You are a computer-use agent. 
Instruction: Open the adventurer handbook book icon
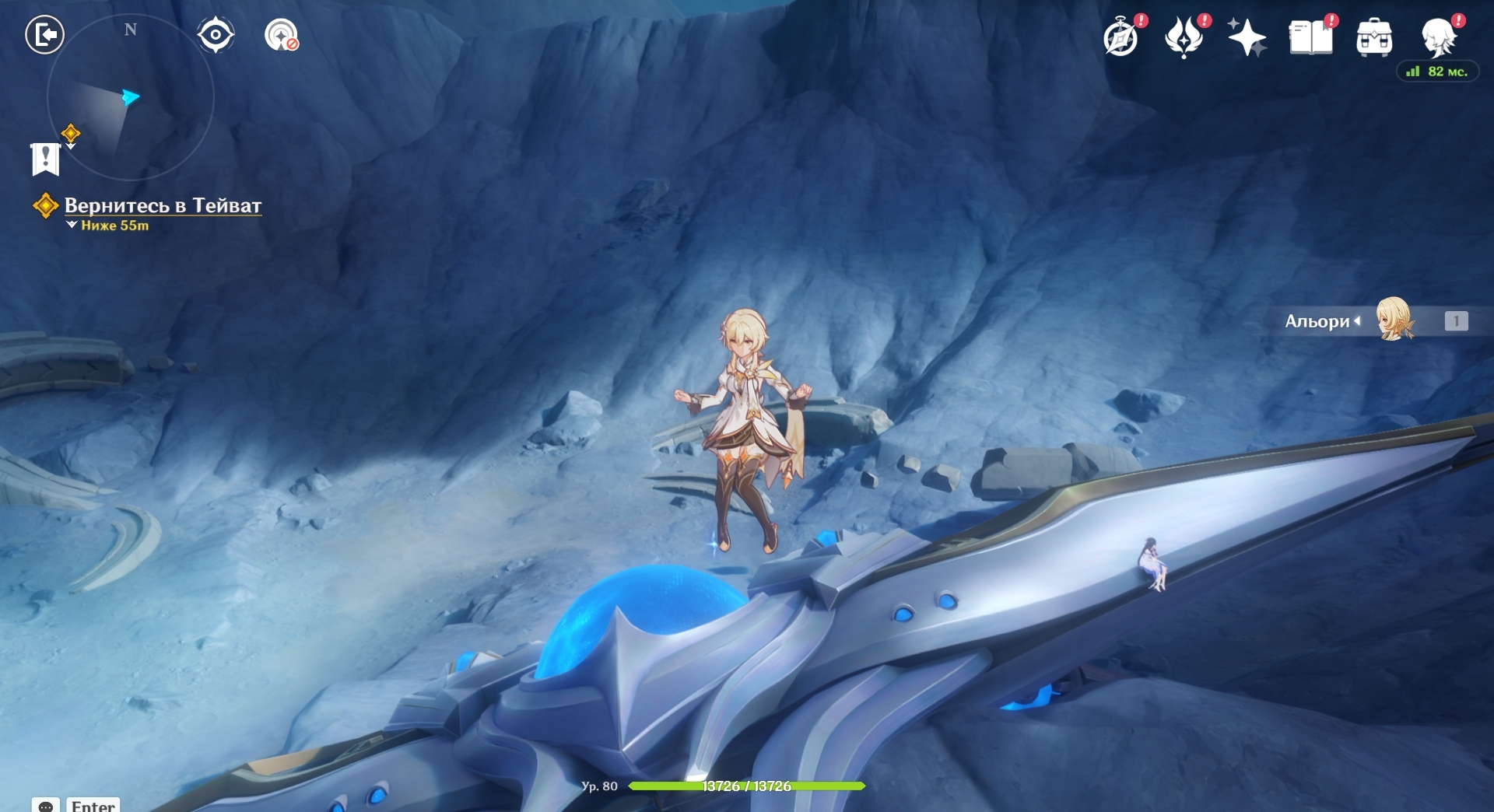1310,37
